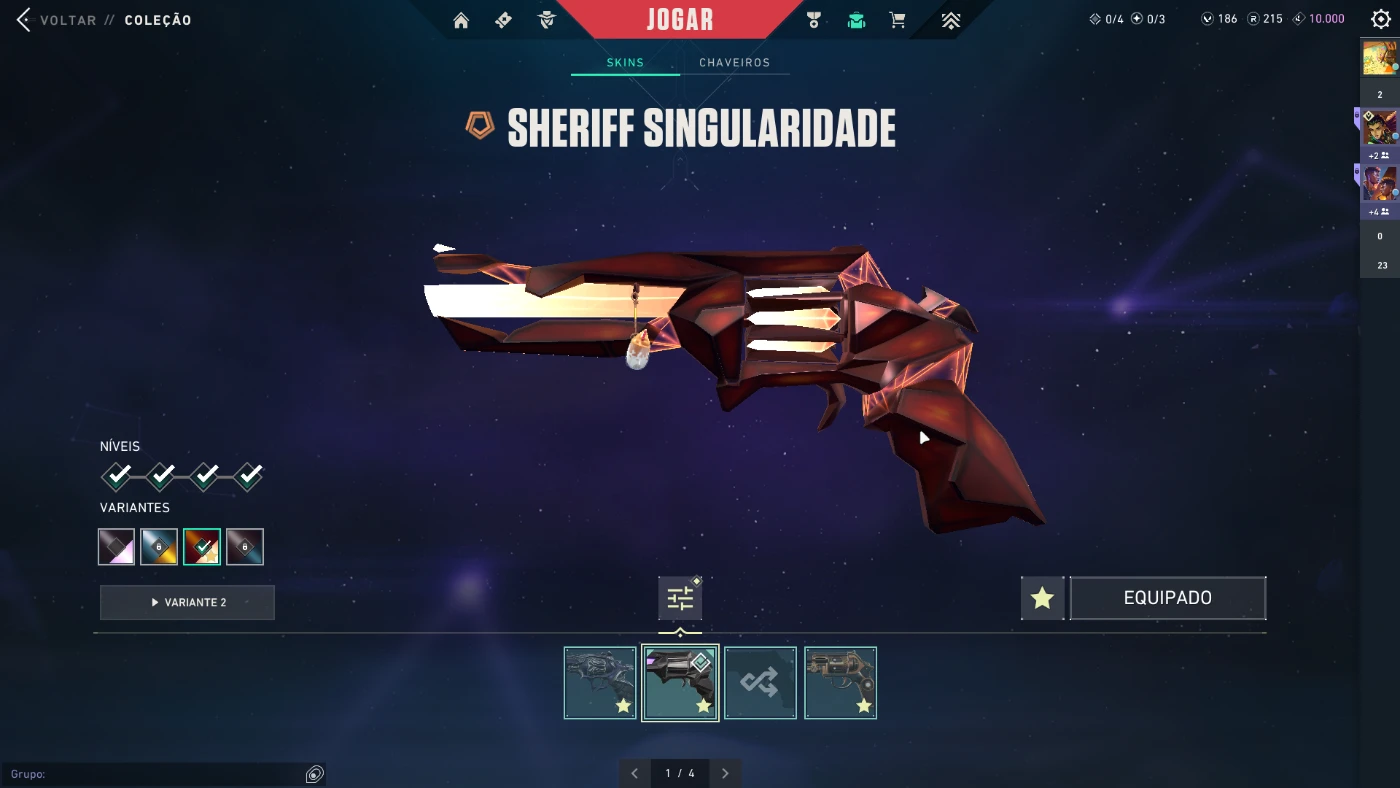Open the home screen icon
1400x788 pixels.
click(x=461, y=20)
